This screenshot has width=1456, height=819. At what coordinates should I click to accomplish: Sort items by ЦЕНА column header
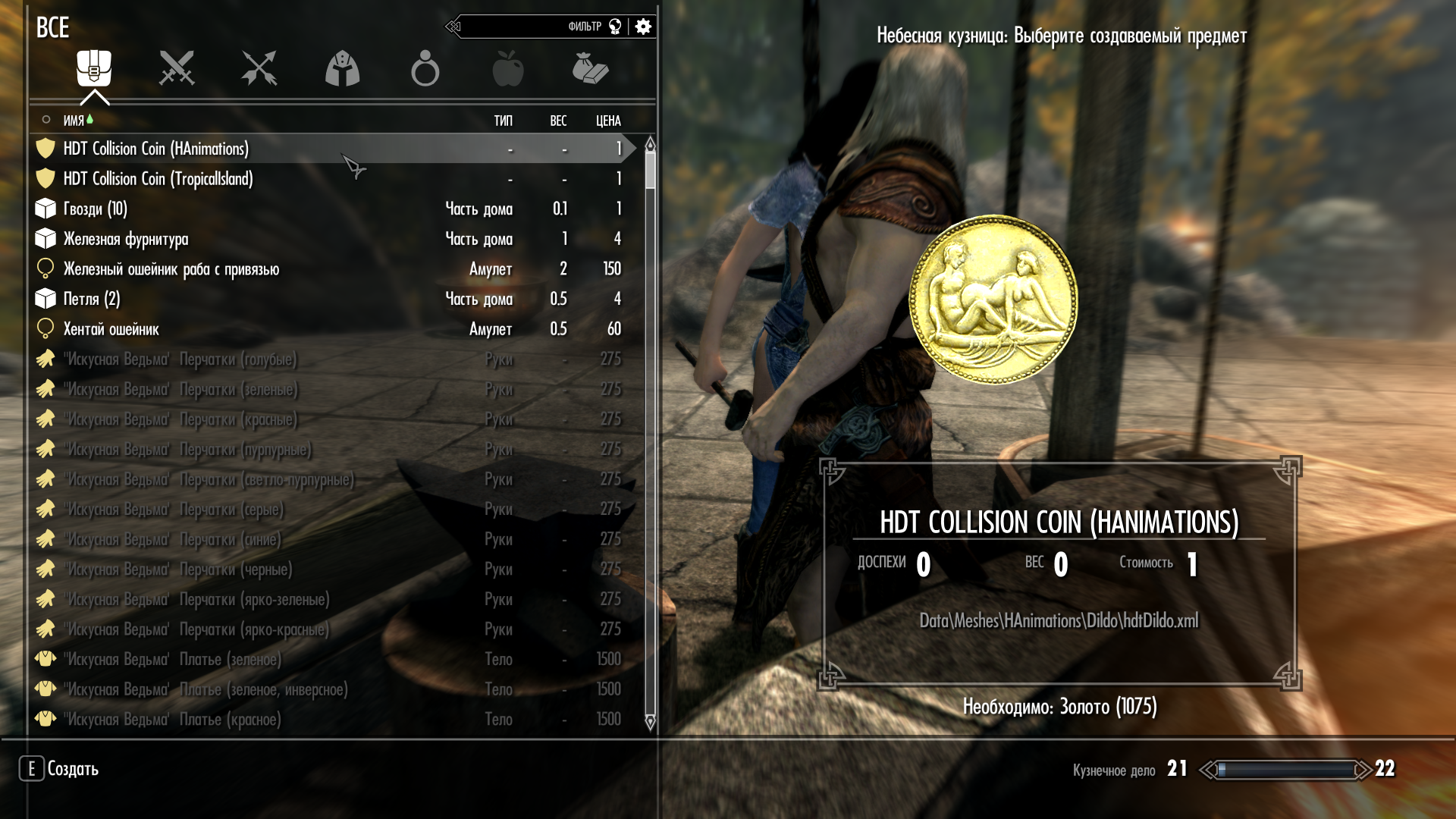(608, 121)
